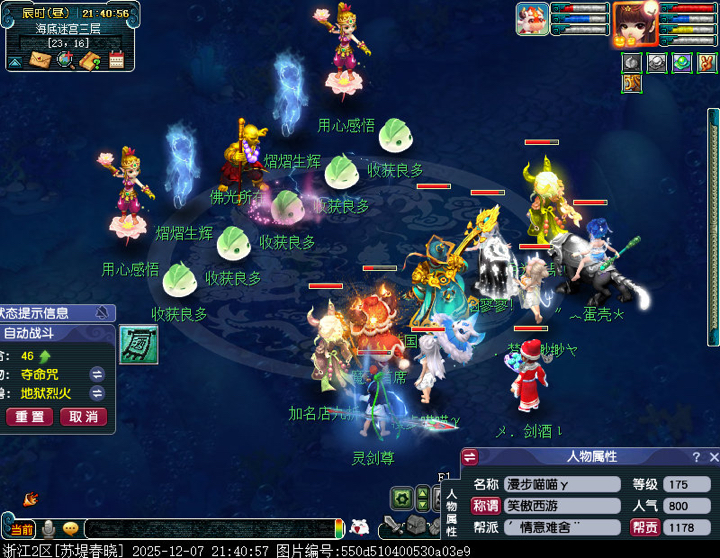Select the 人物属性 vertical tab
720x558 pixels.
(x=451, y=510)
